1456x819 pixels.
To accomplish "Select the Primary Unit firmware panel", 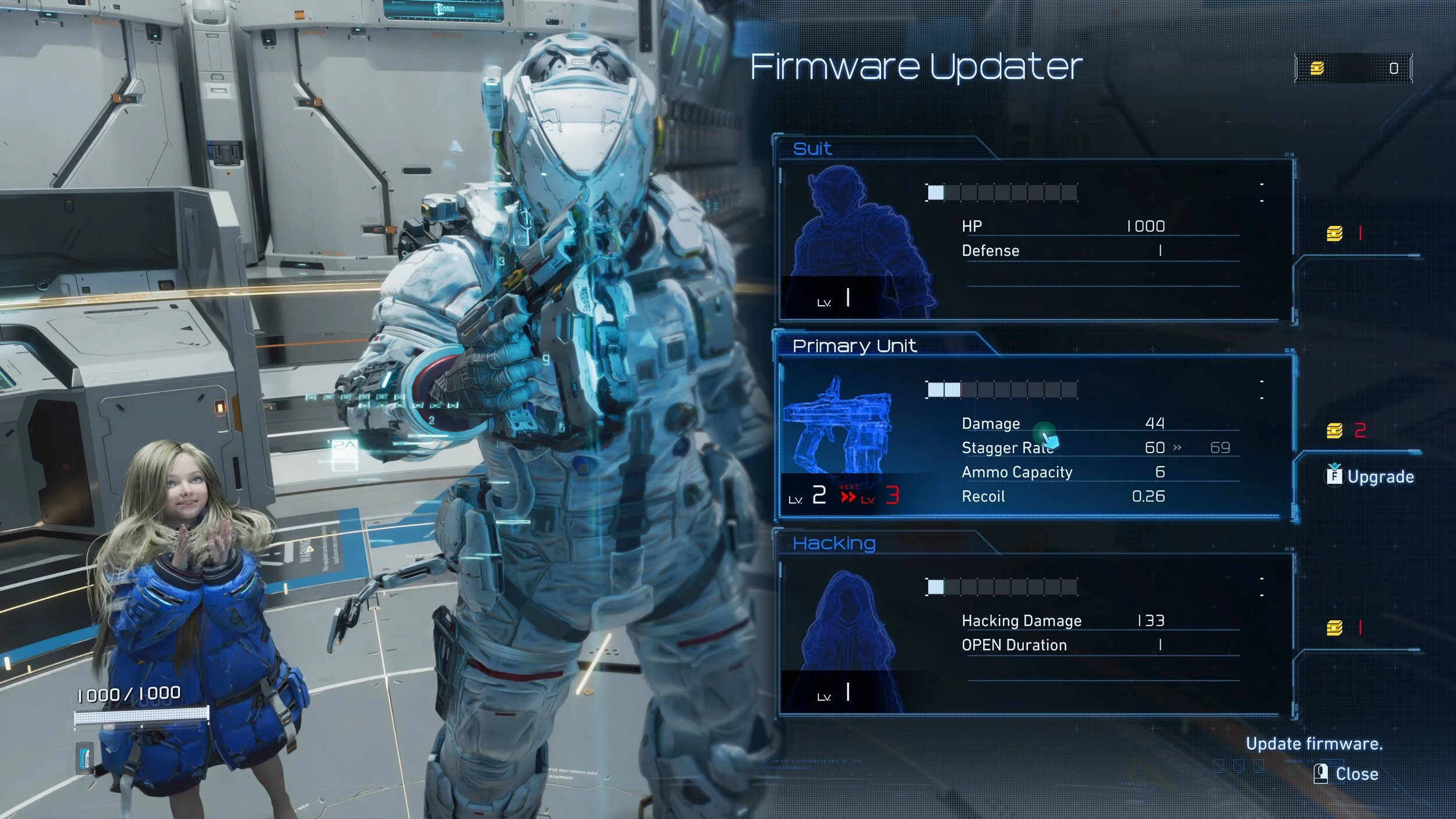I will point(1036,437).
